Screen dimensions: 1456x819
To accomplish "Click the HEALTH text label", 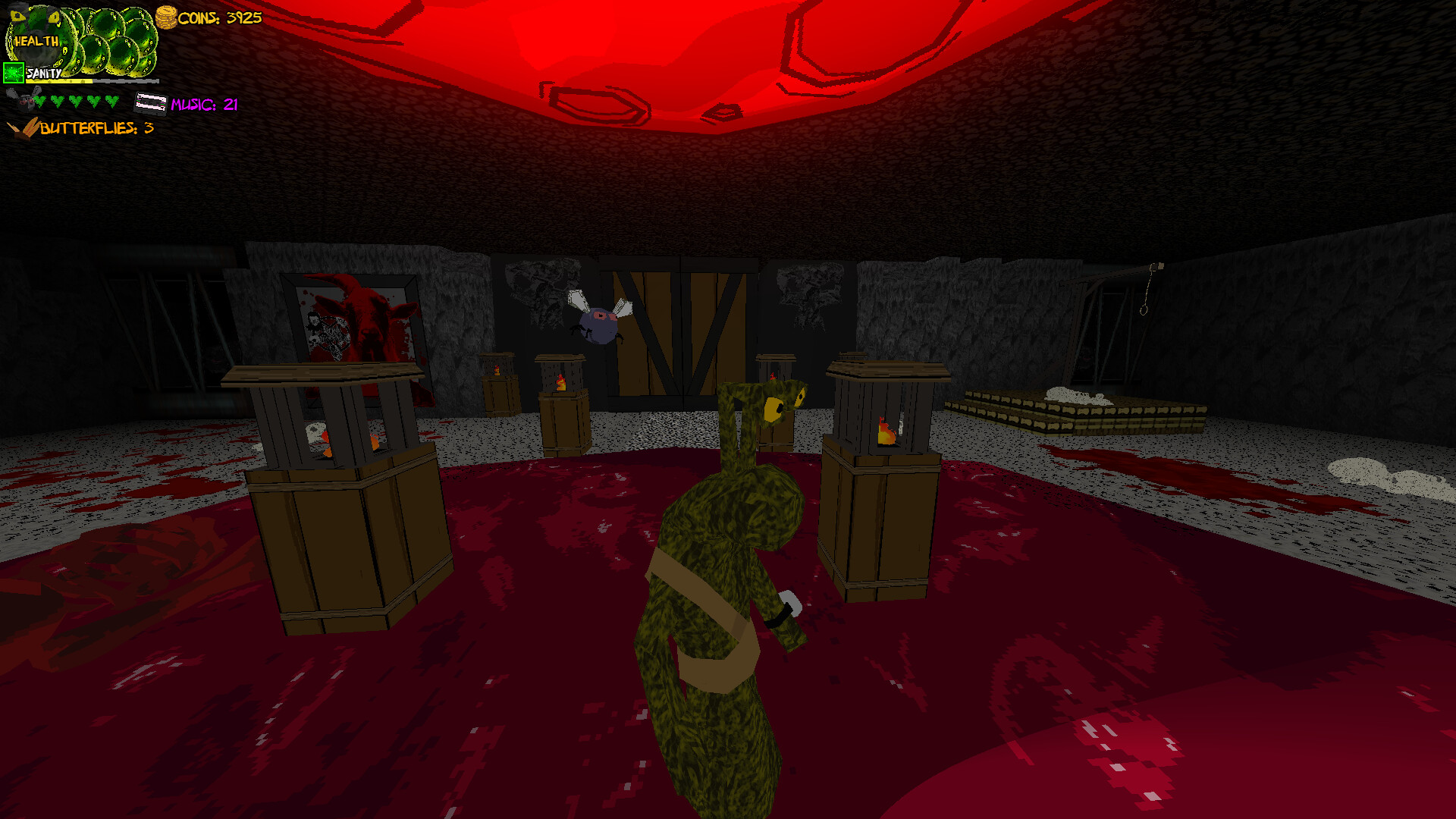I will 36,41.
